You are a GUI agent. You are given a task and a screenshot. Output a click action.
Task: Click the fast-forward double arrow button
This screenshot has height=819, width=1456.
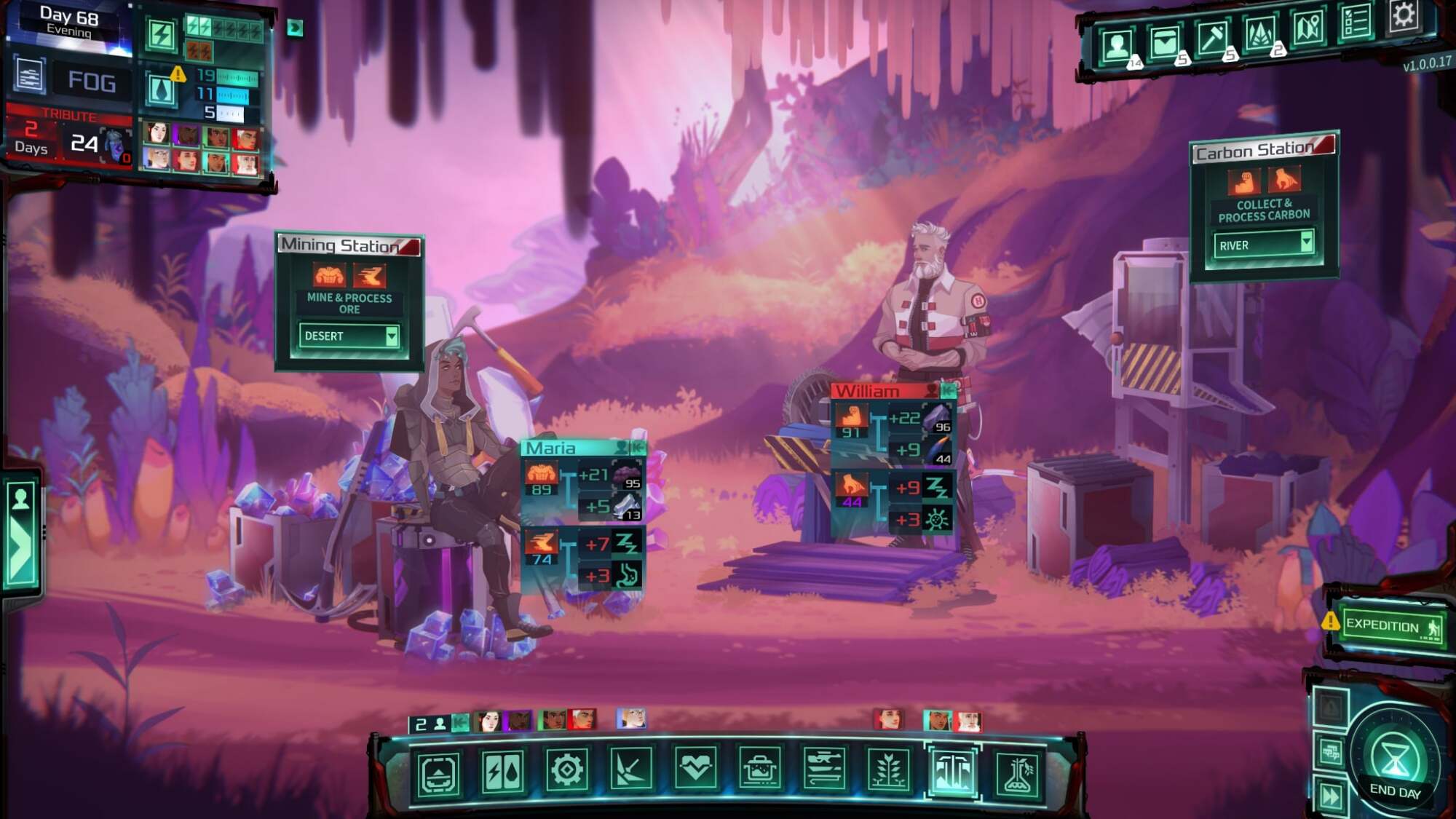(x=1331, y=796)
